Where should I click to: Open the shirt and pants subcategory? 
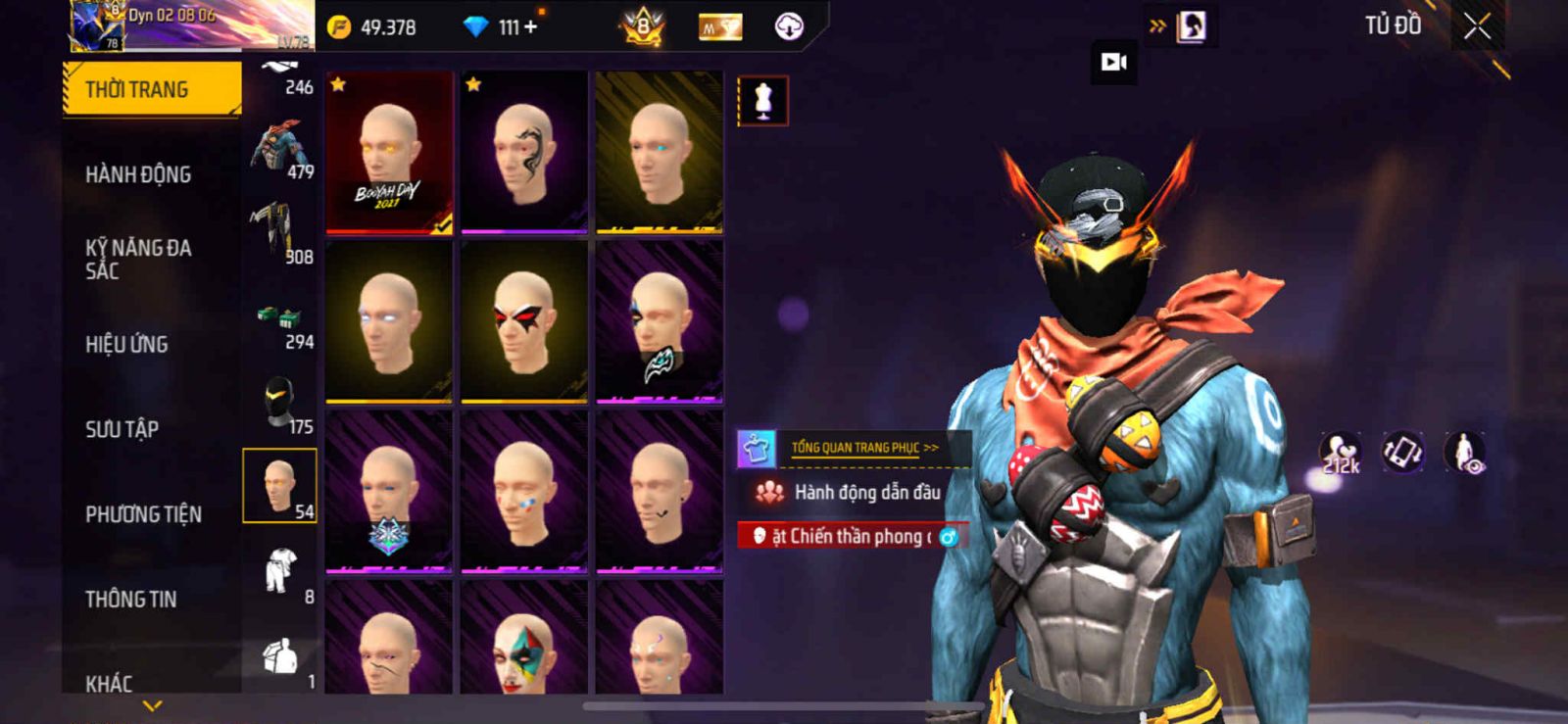point(280,571)
